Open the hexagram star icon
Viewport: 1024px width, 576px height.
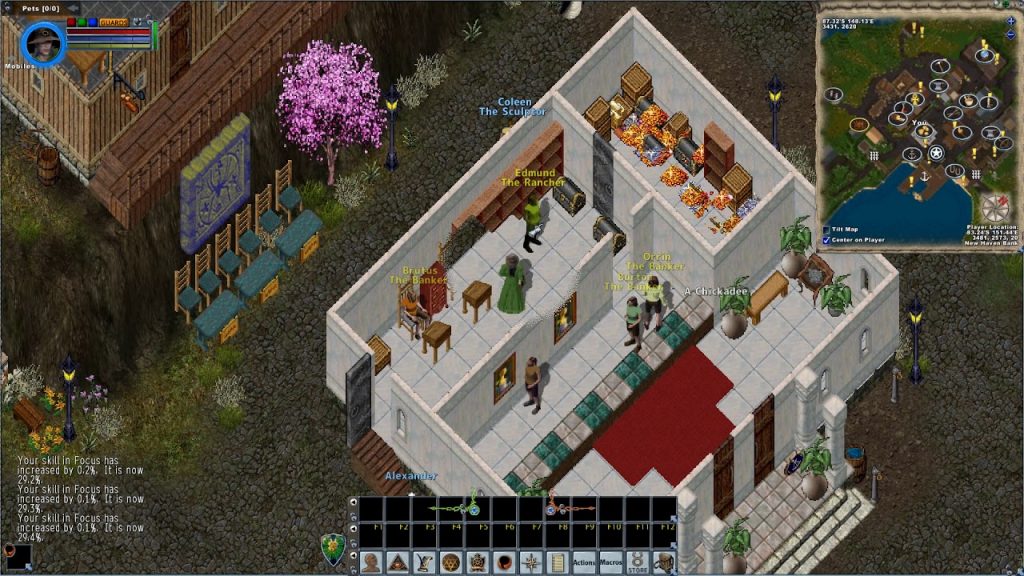tap(450, 563)
